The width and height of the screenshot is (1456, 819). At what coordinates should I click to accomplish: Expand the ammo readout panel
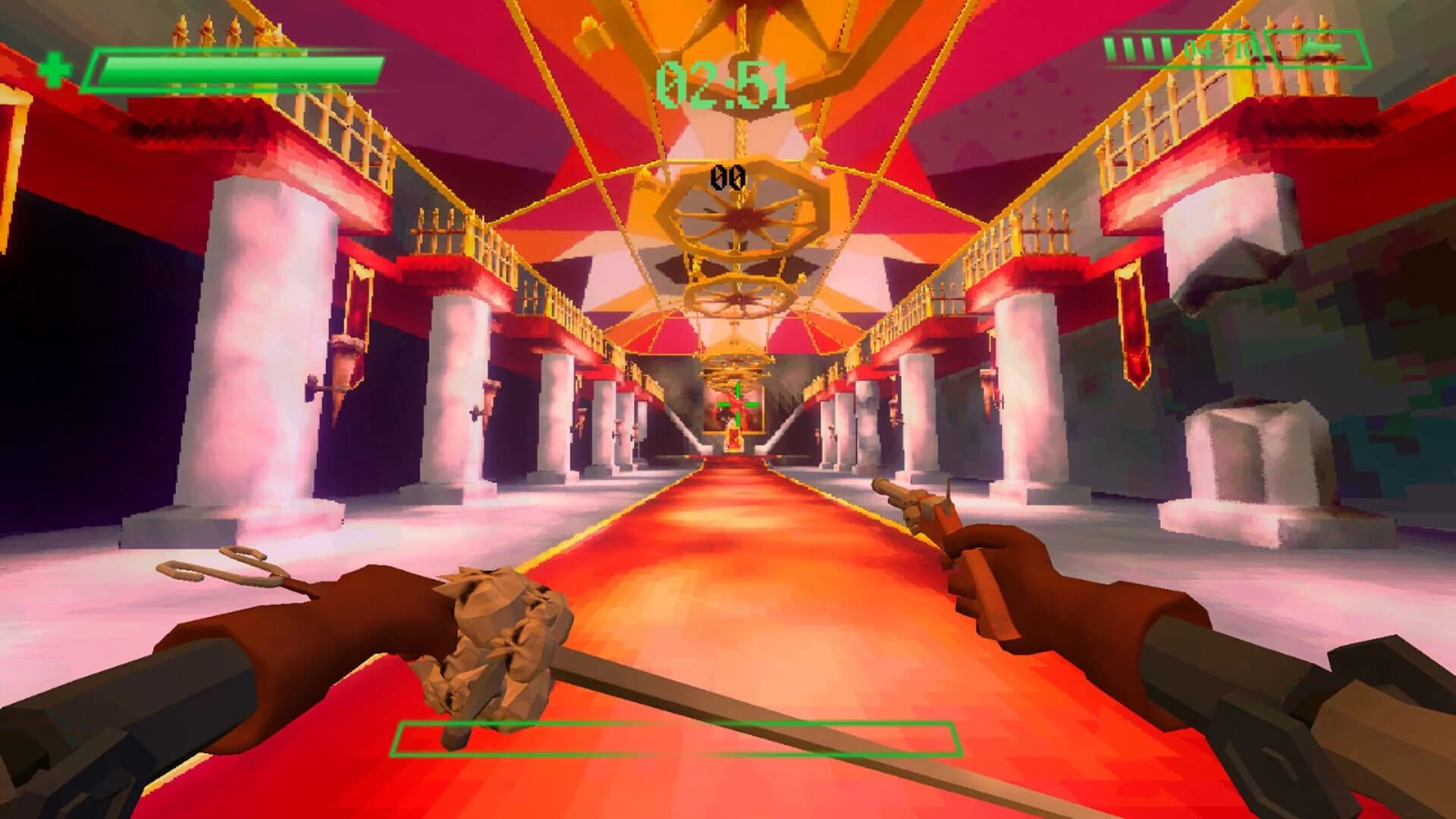(x=1244, y=47)
